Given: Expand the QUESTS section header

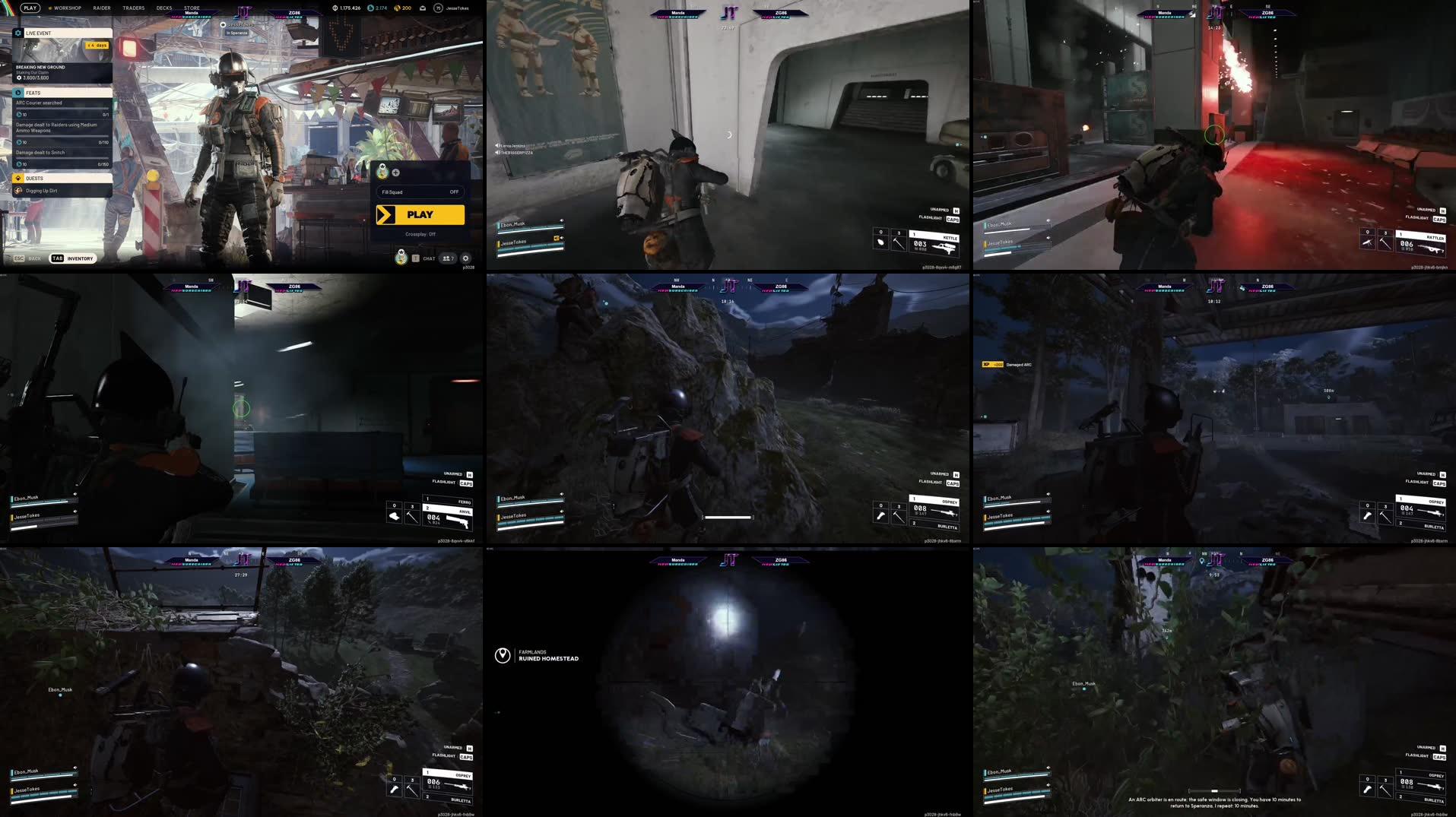Looking at the screenshot, I should click(x=34, y=178).
